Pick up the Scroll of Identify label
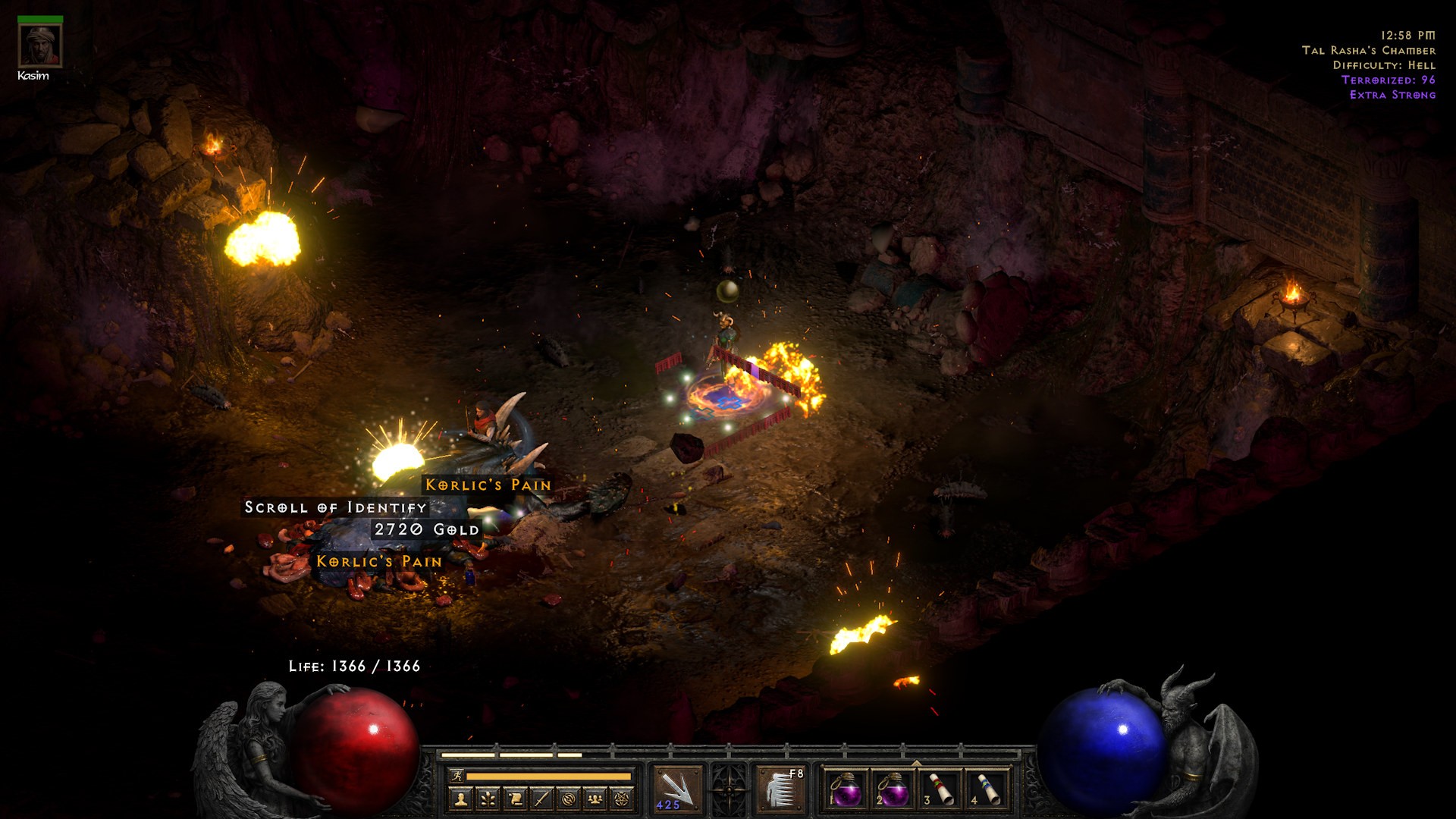Viewport: 1456px width, 819px height. (335, 507)
